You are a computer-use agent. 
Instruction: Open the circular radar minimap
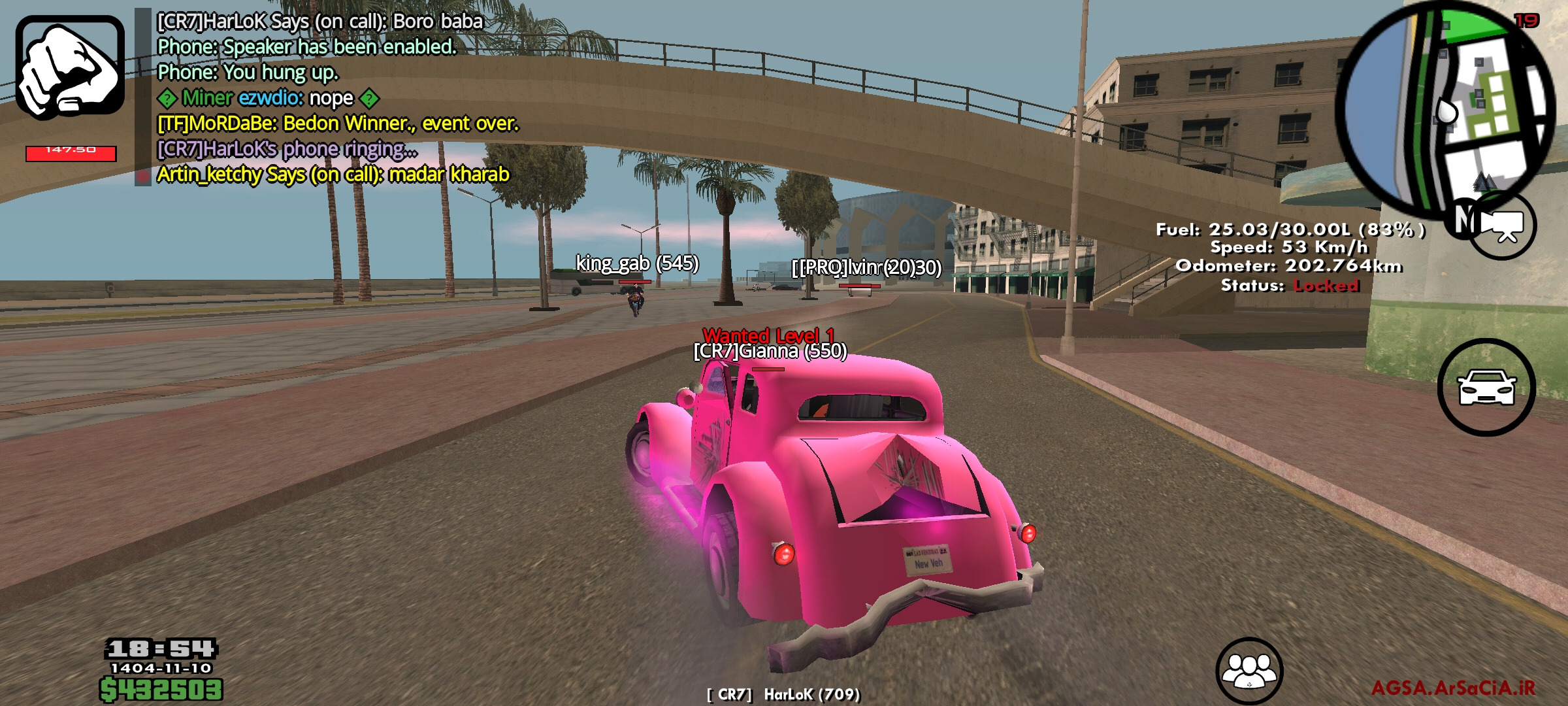click(x=1445, y=108)
